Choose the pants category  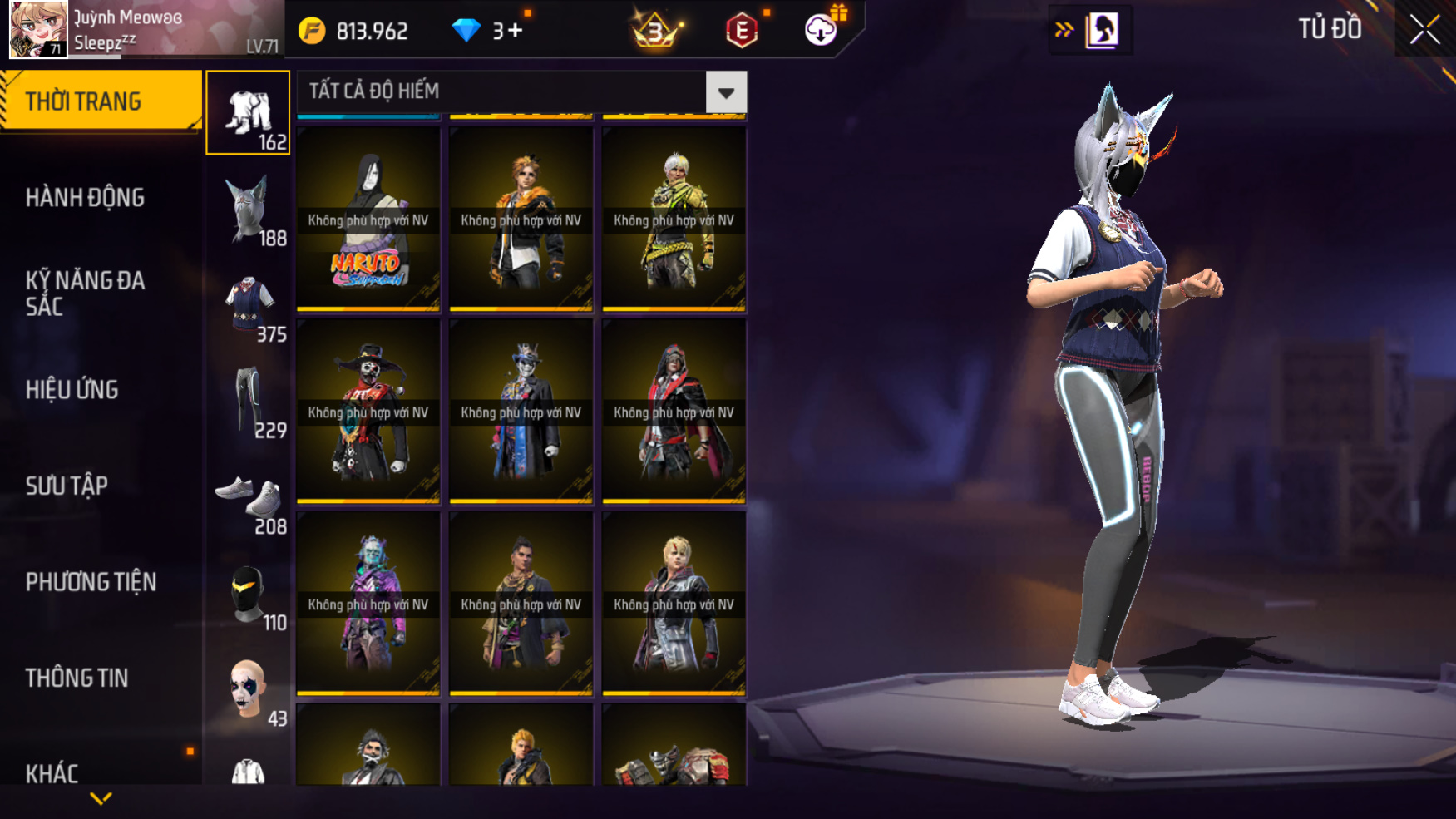click(248, 402)
